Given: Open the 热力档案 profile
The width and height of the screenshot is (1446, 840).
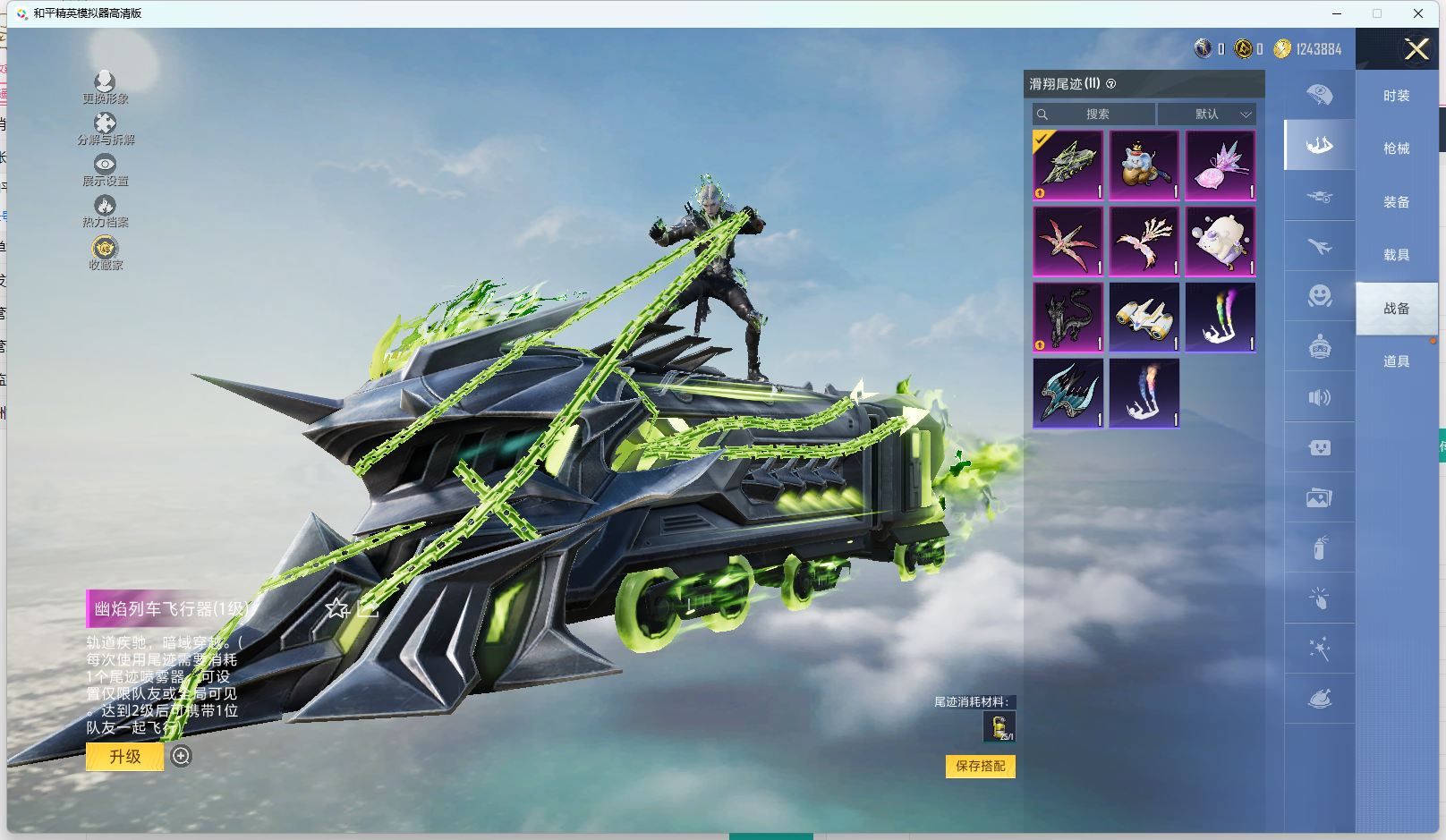Looking at the screenshot, I should click(105, 210).
